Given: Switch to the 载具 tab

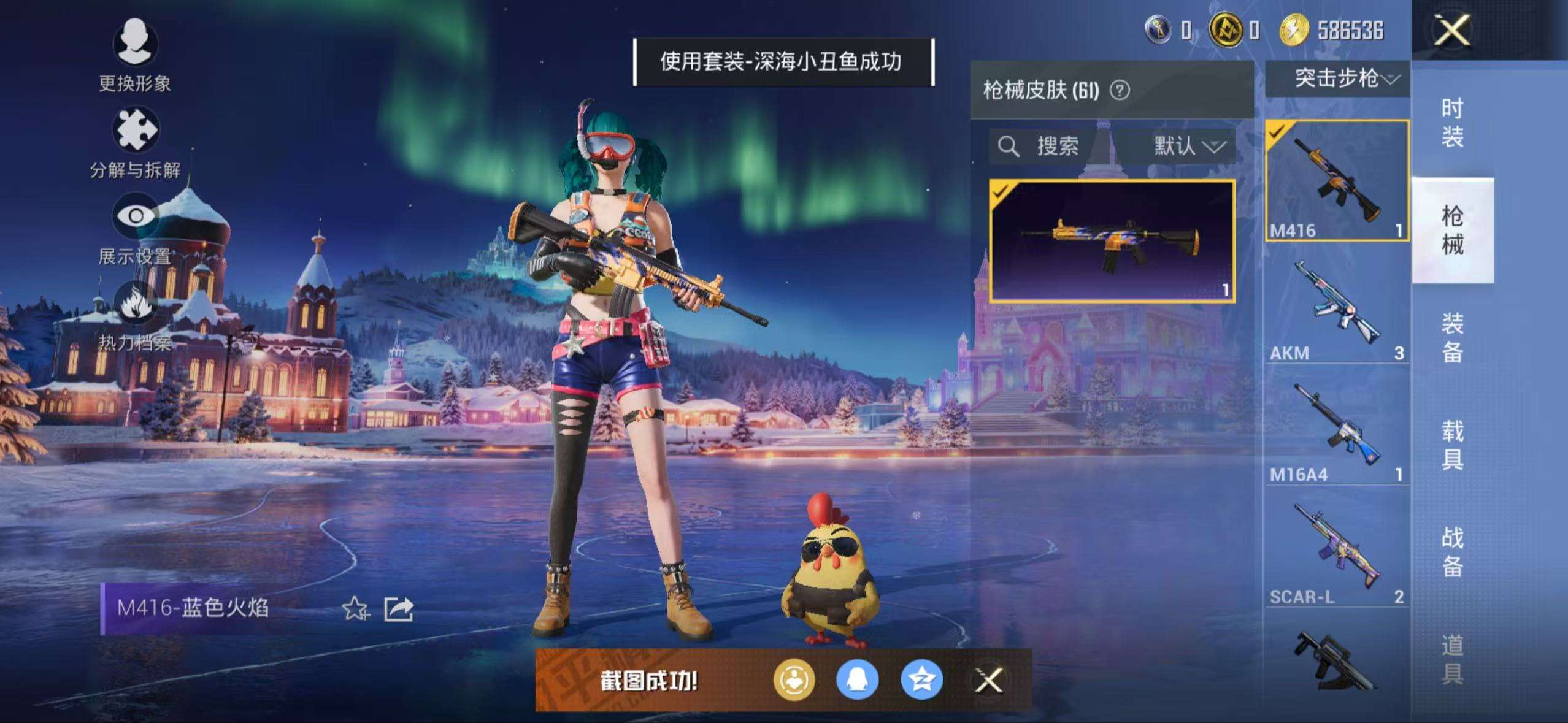Looking at the screenshot, I should coord(1452,445).
